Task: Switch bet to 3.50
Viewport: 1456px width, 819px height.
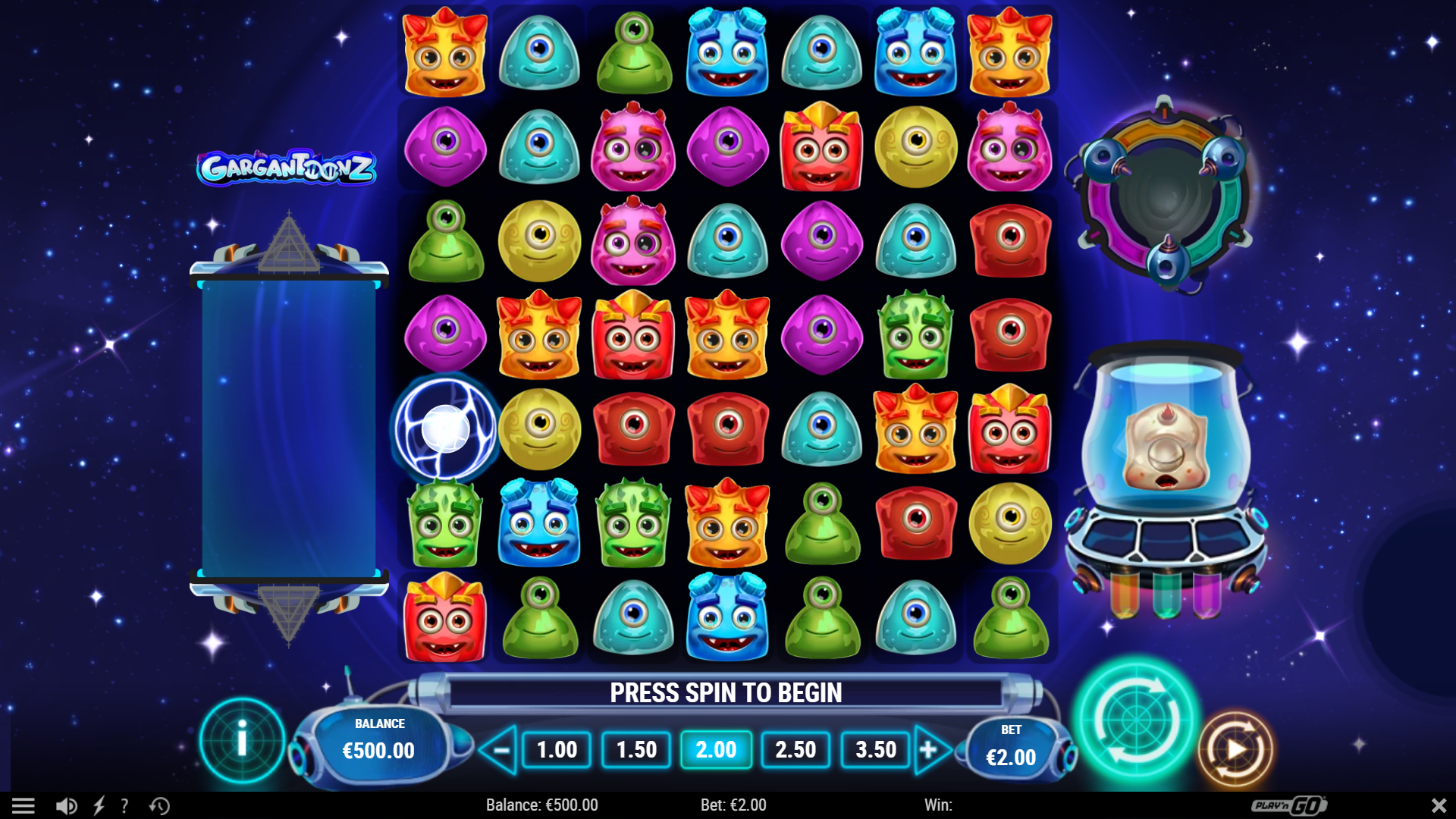Action: [876, 749]
